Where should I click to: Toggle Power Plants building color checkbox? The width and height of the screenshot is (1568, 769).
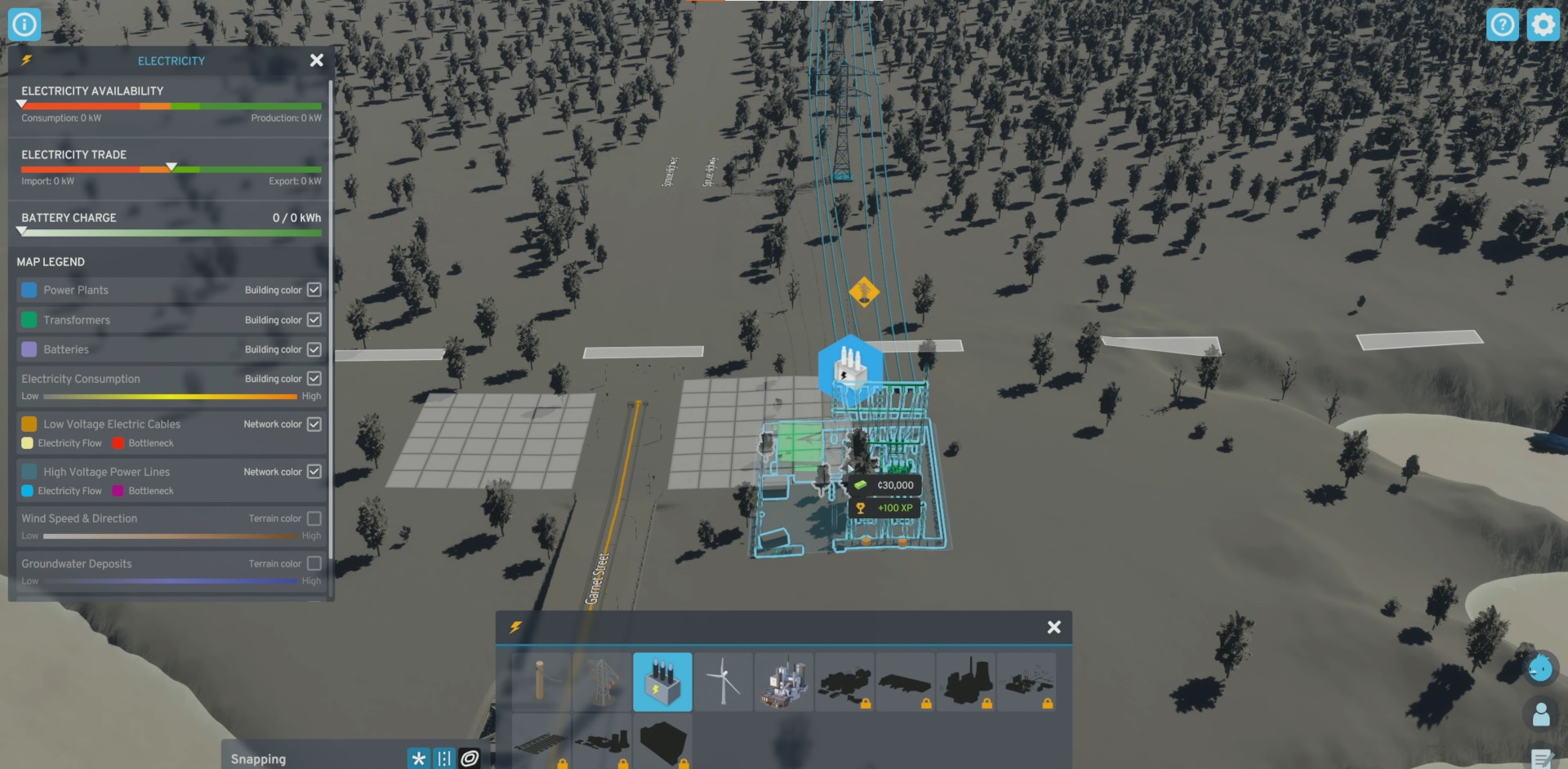coord(314,289)
